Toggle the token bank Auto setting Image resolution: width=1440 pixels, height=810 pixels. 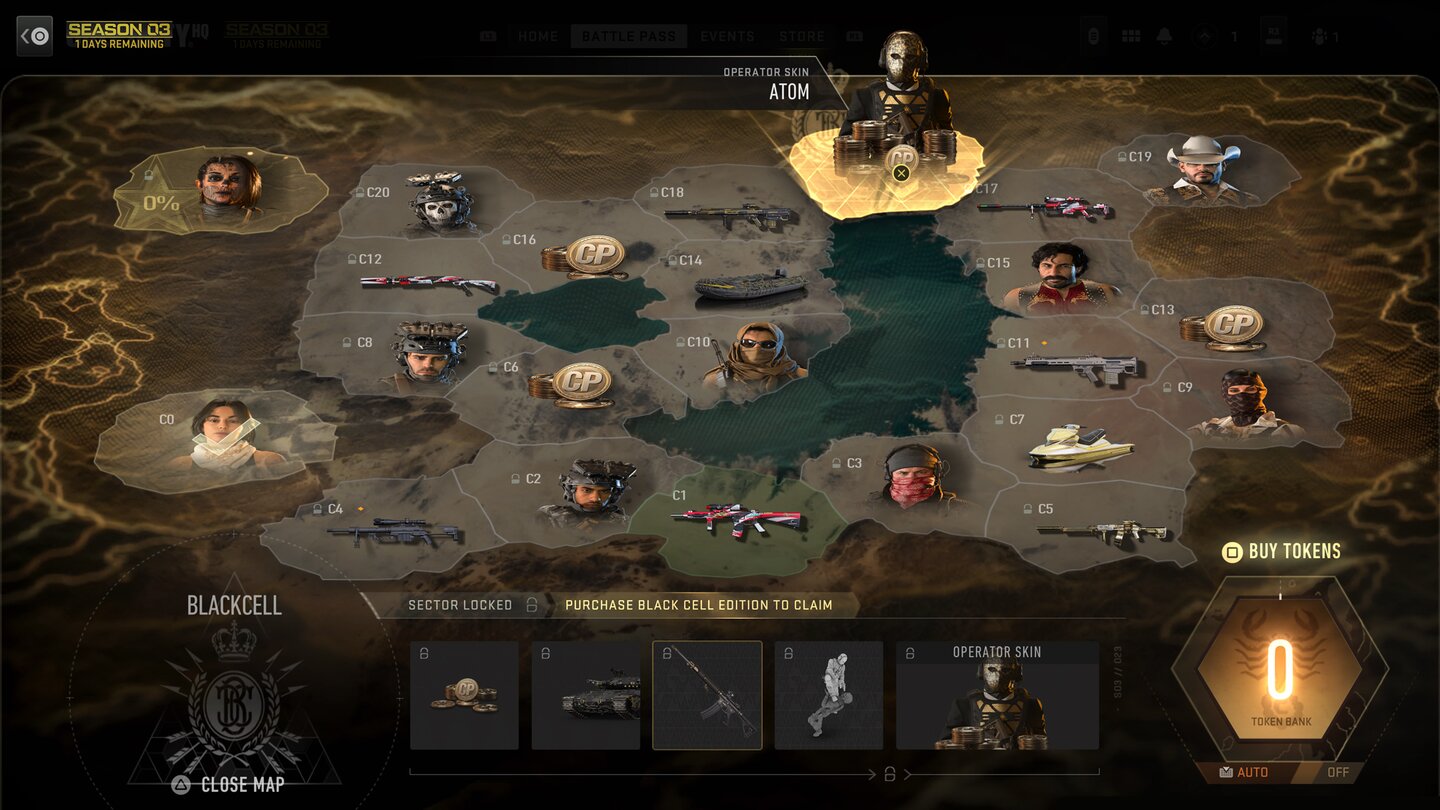pos(1247,772)
